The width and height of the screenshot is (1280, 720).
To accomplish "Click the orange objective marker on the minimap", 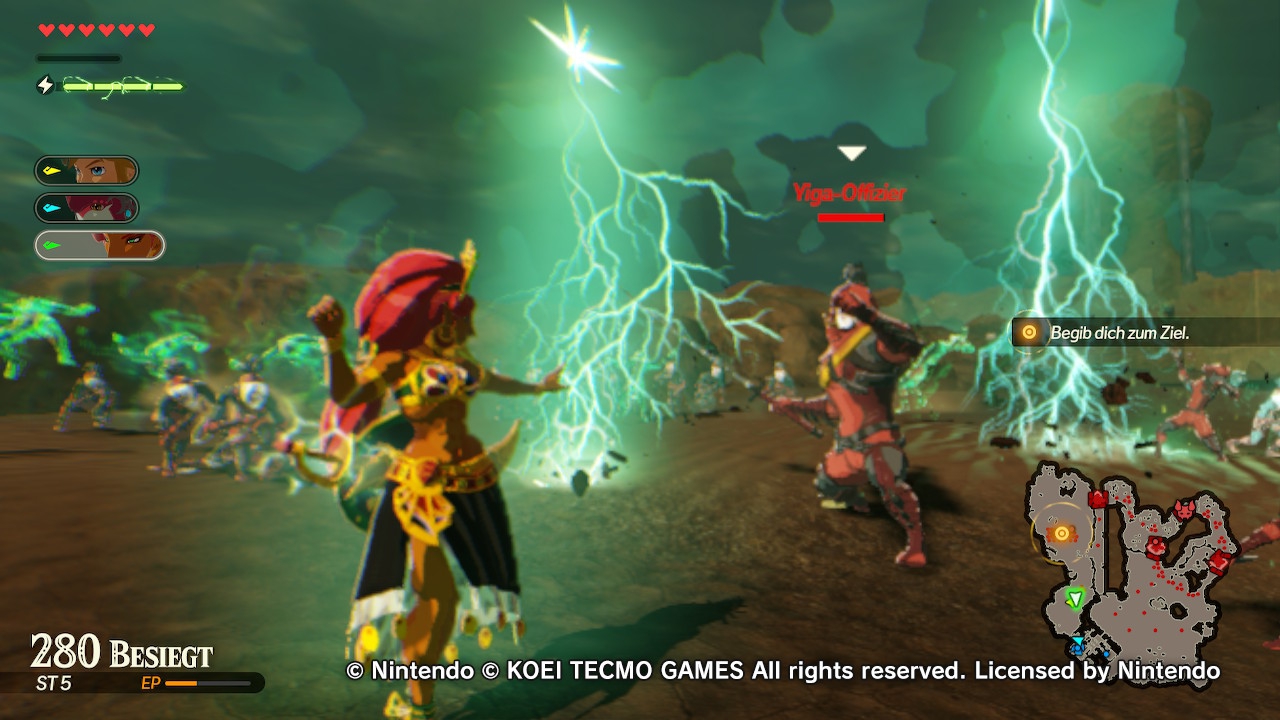I will 1062,534.
